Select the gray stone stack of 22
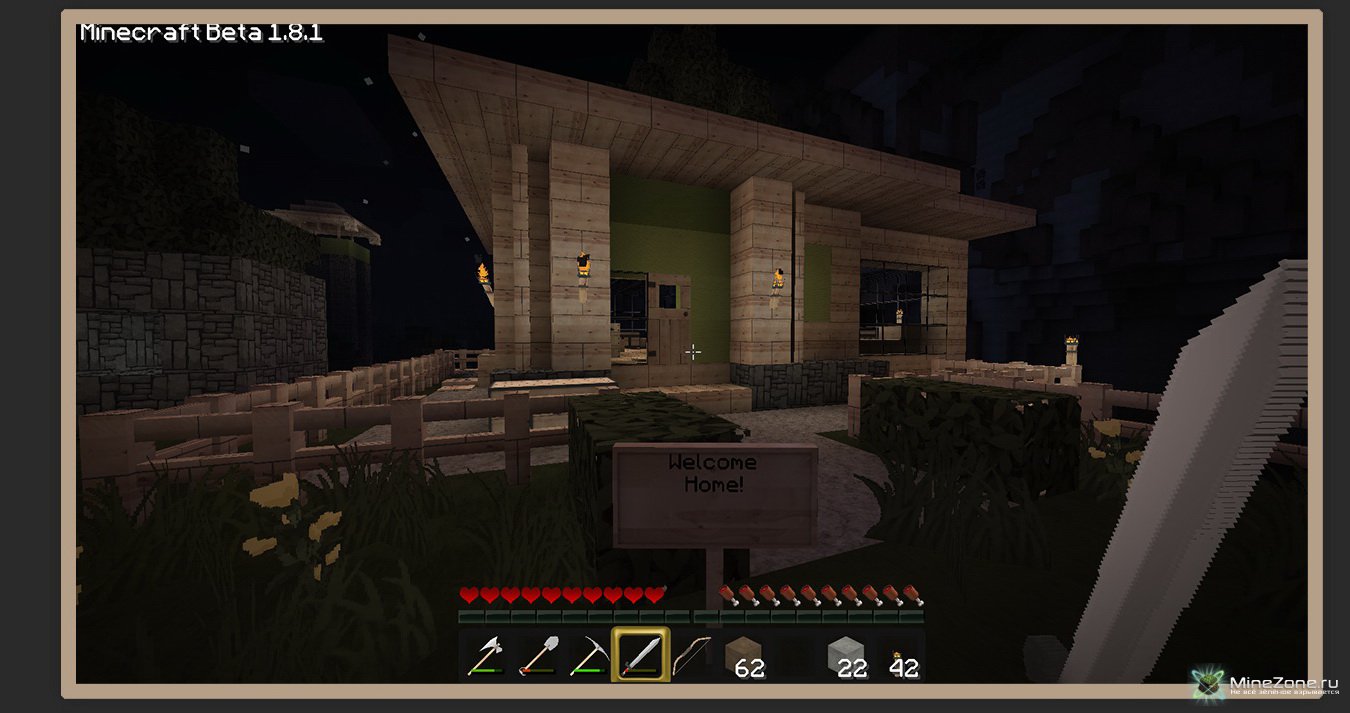This screenshot has height=713, width=1350. (x=846, y=656)
